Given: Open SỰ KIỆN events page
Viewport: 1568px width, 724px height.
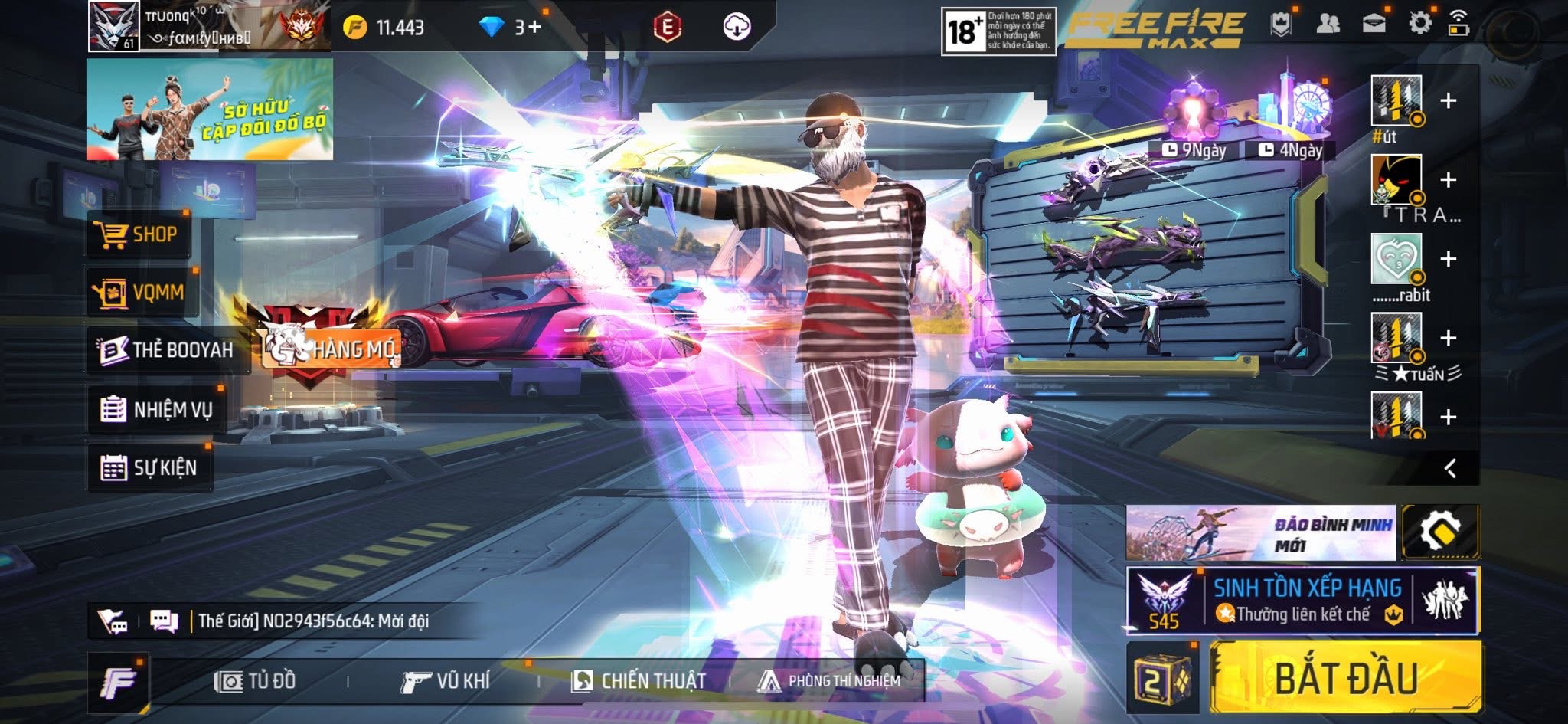Looking at the screenshot, I should [x=149, y=467].
